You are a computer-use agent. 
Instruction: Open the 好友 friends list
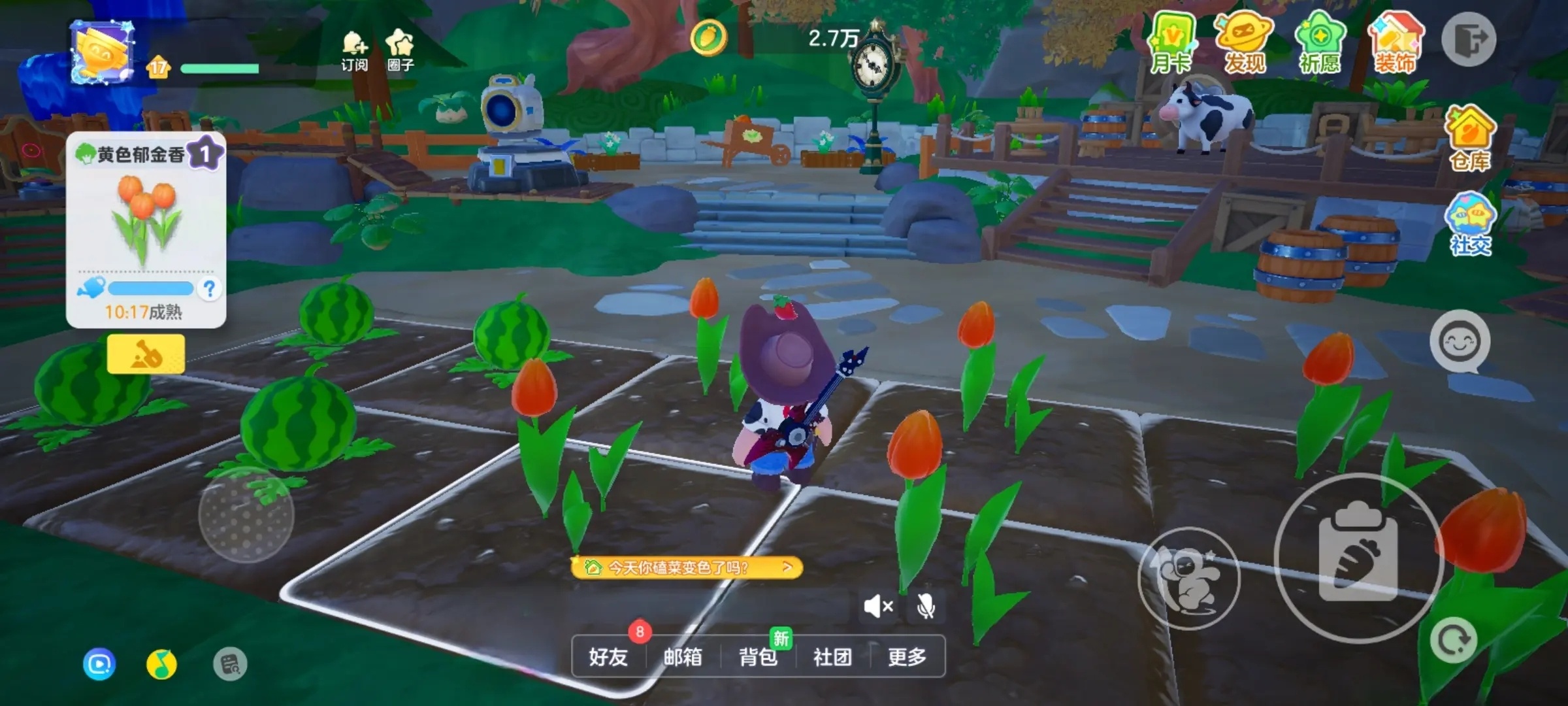(x=608, y=656)
